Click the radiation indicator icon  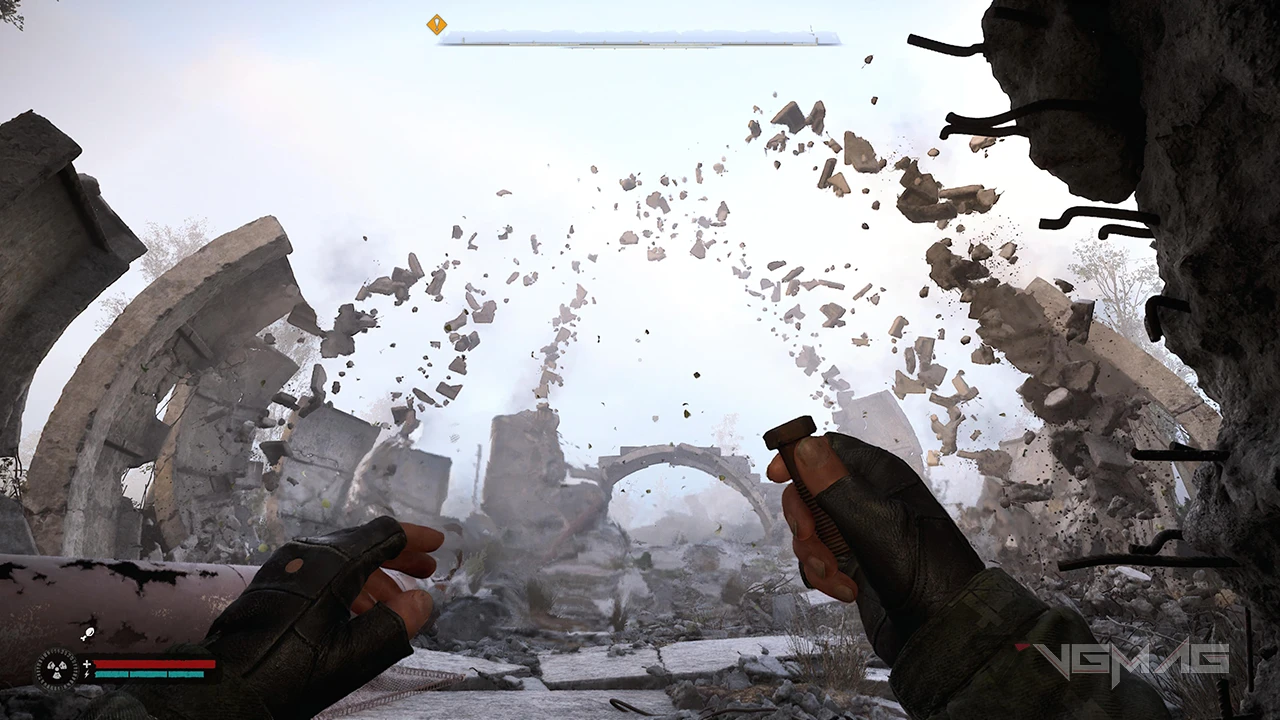[56, 669]
